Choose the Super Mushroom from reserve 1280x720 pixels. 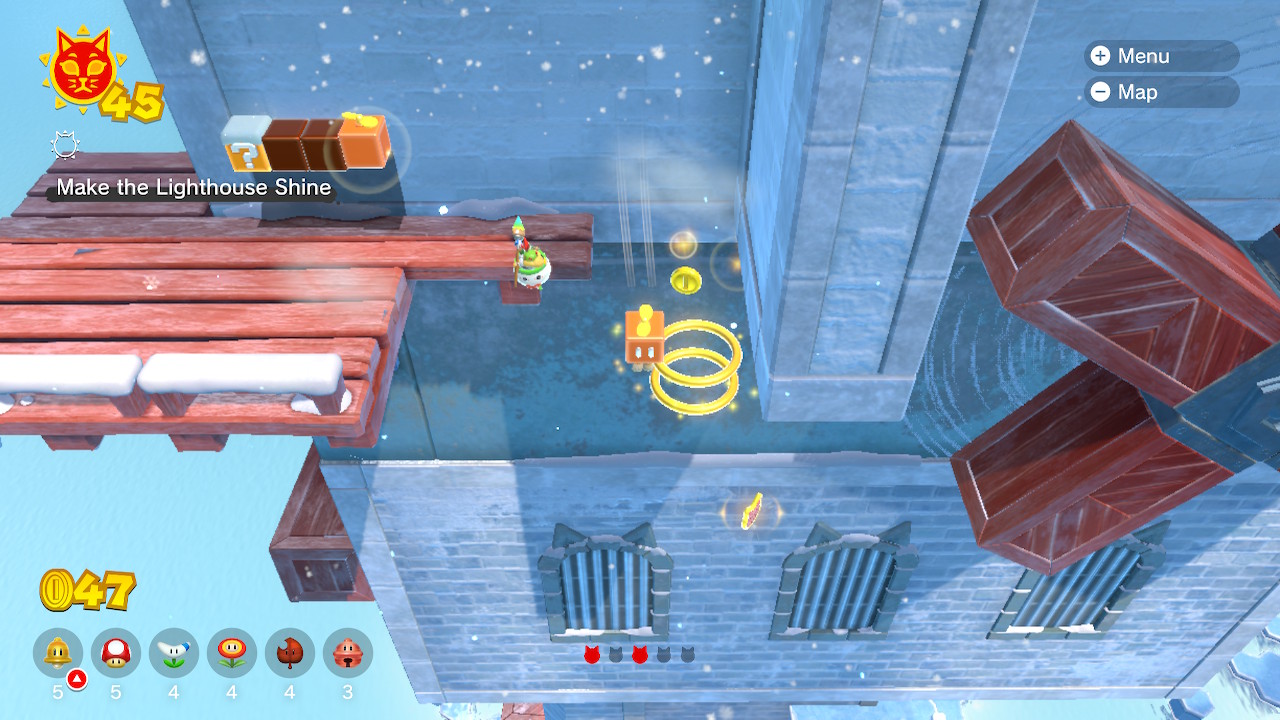click(x=116, y=654)
